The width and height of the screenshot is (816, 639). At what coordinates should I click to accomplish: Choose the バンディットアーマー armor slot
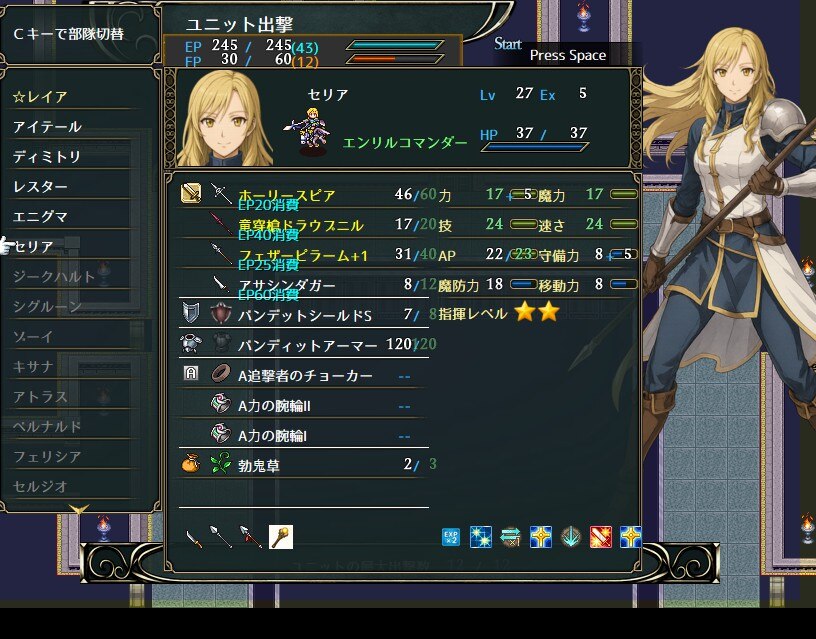[307, 345]
